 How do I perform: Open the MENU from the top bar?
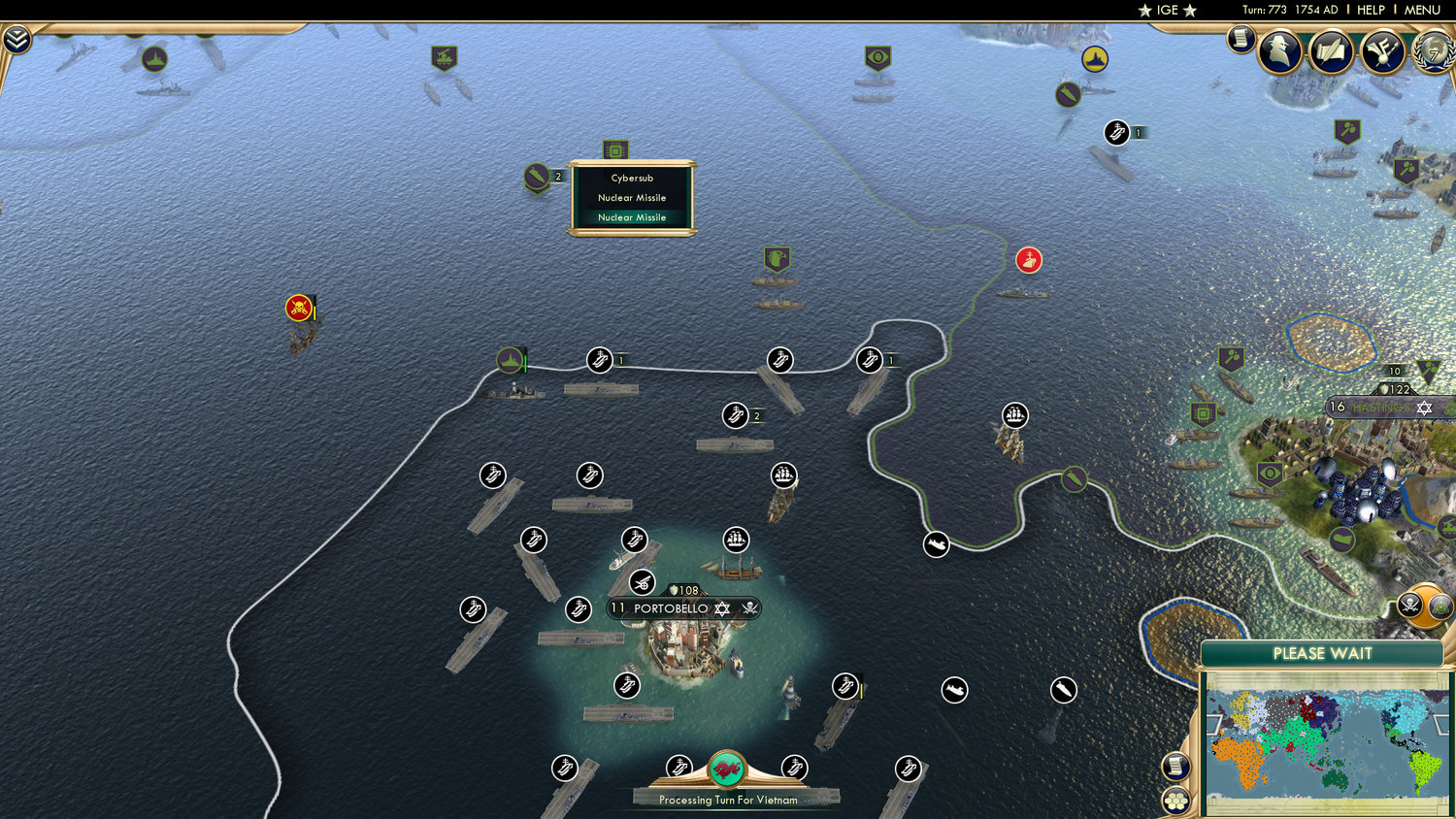[x=1421, y=10]
